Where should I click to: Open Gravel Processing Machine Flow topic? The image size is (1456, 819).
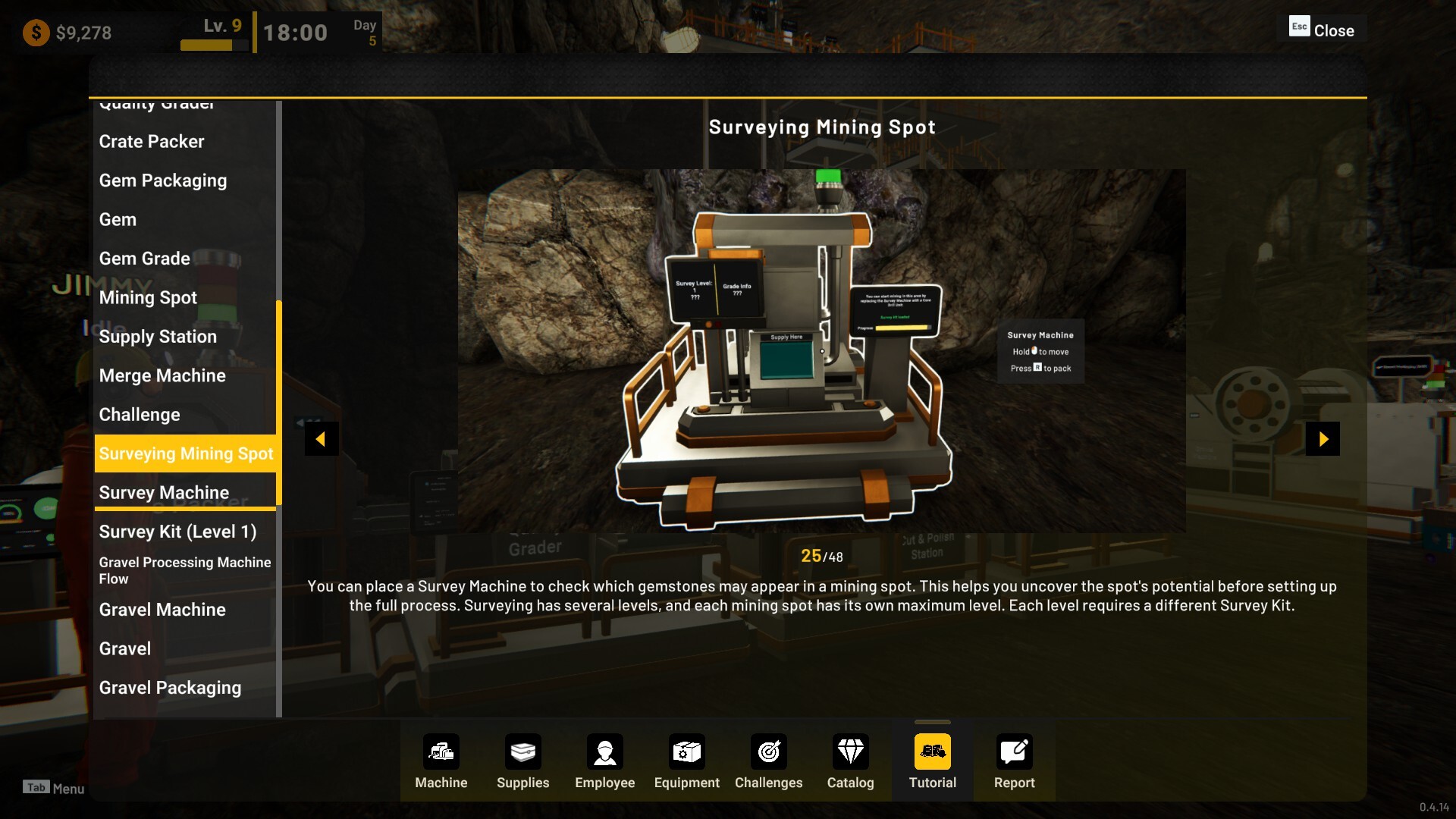tap(184, 570)
